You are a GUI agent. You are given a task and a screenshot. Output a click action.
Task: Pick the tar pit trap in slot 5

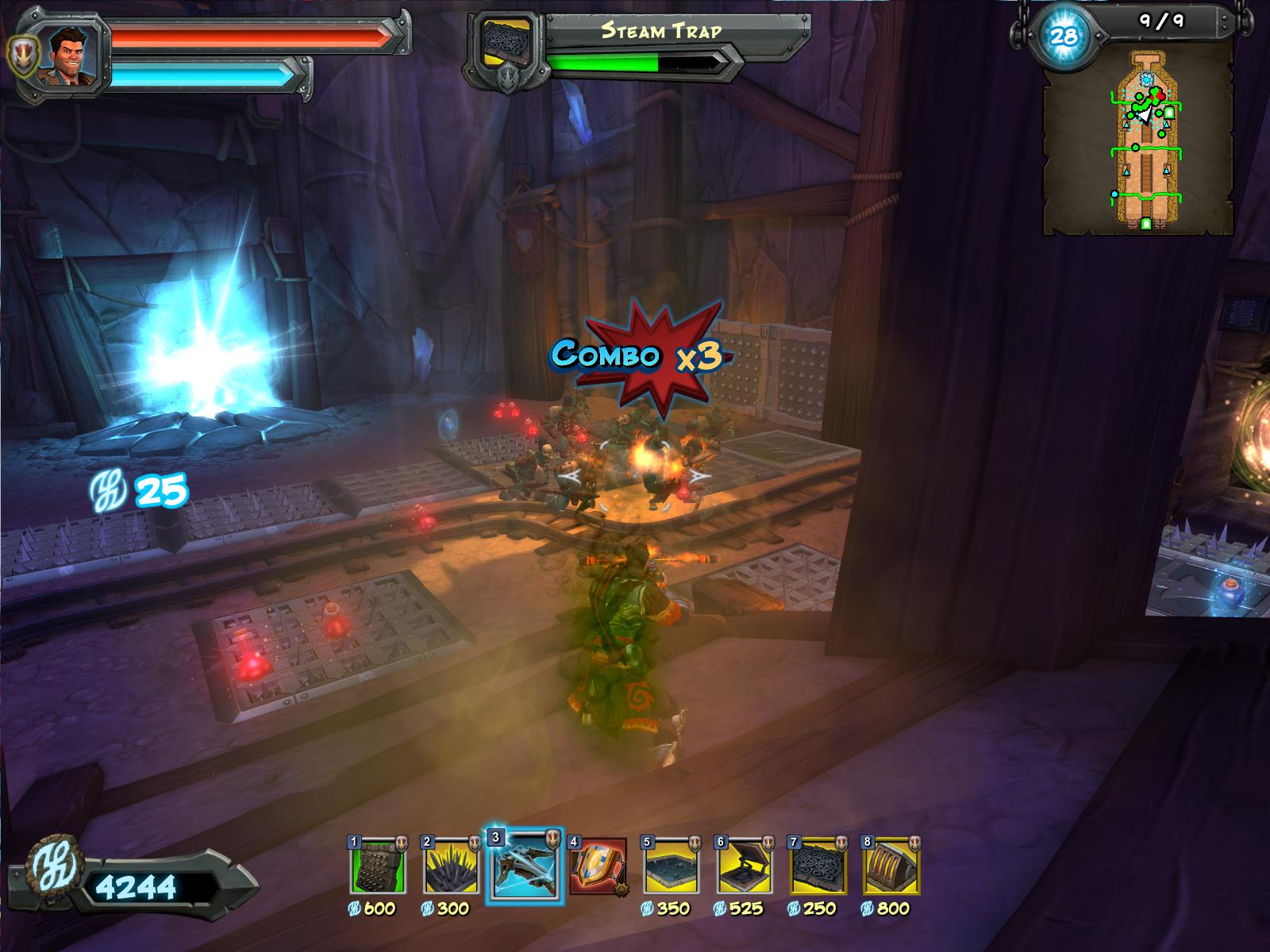pos(670,866)
